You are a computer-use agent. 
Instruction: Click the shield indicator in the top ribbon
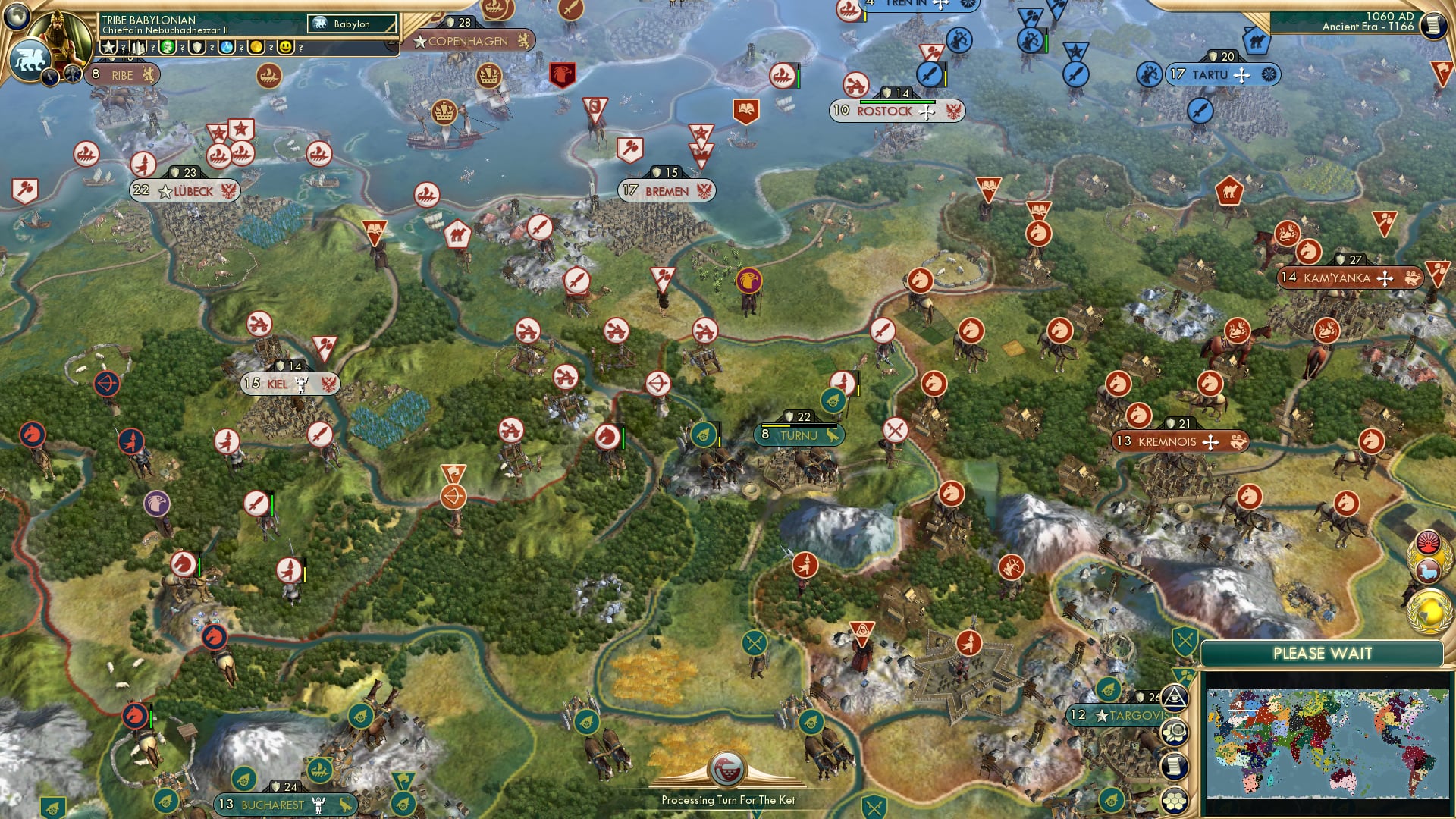[x=196, y=48]
